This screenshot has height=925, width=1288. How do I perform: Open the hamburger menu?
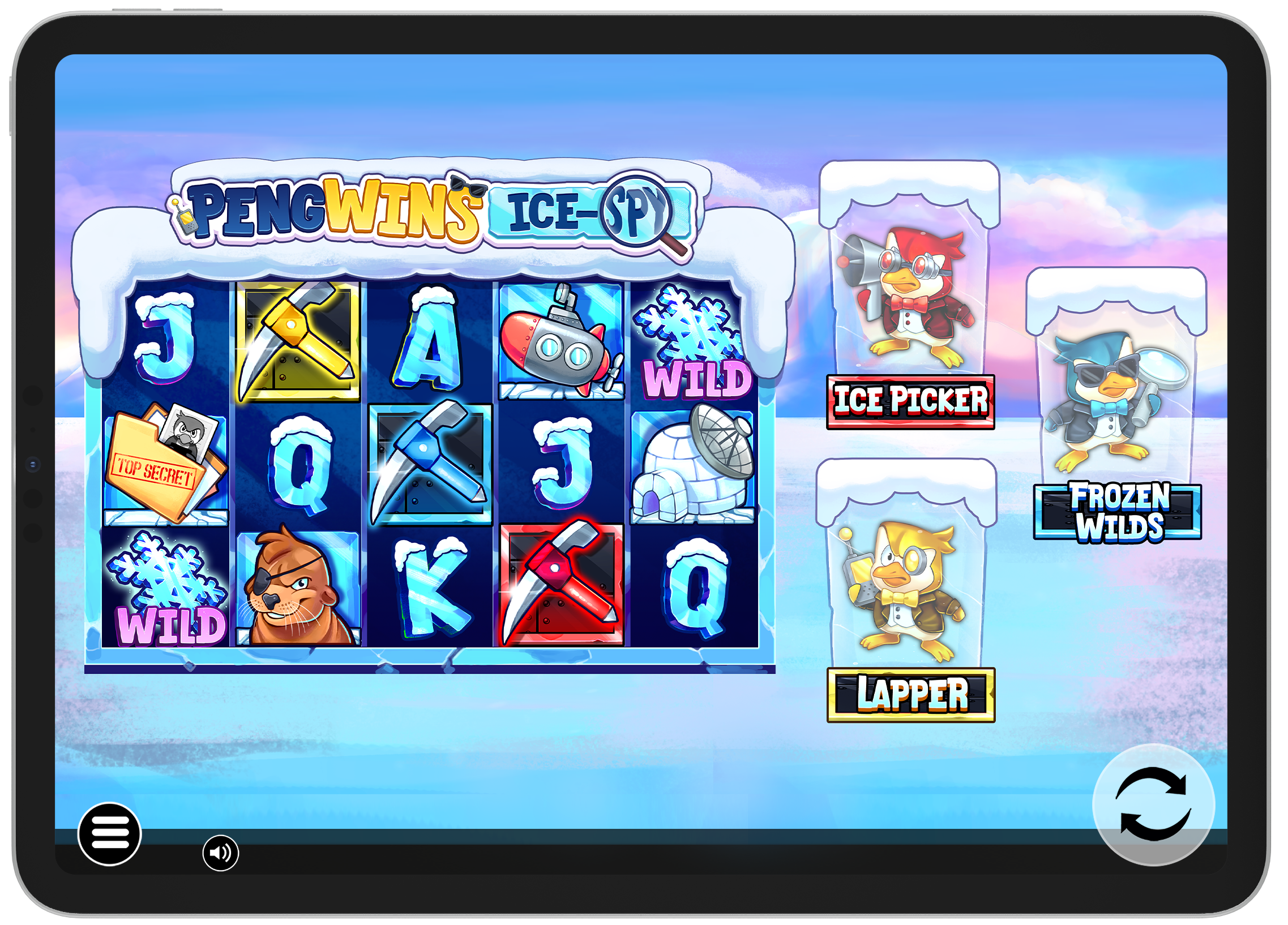pyautogui.click(x=110, y=834)
